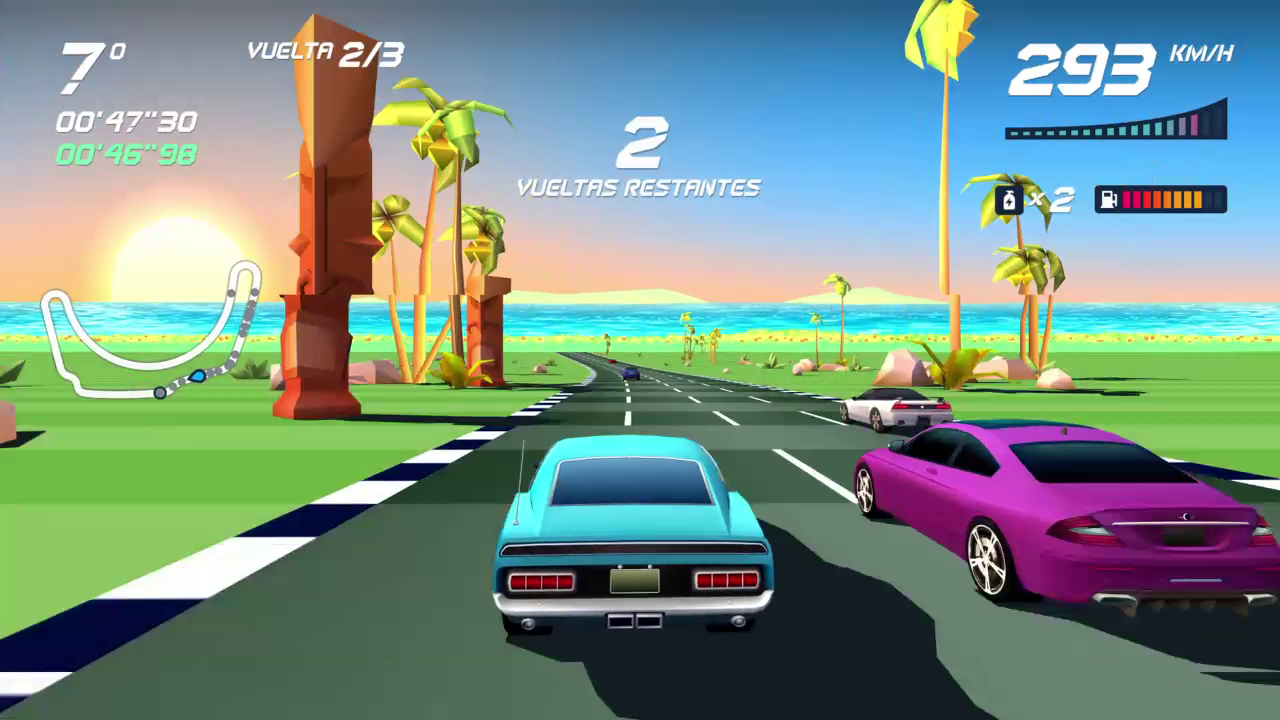Image resolution: width=1280 pixels, height=720 pixels.
Task: Click the track layout minimap
Action: click(150, 330)
